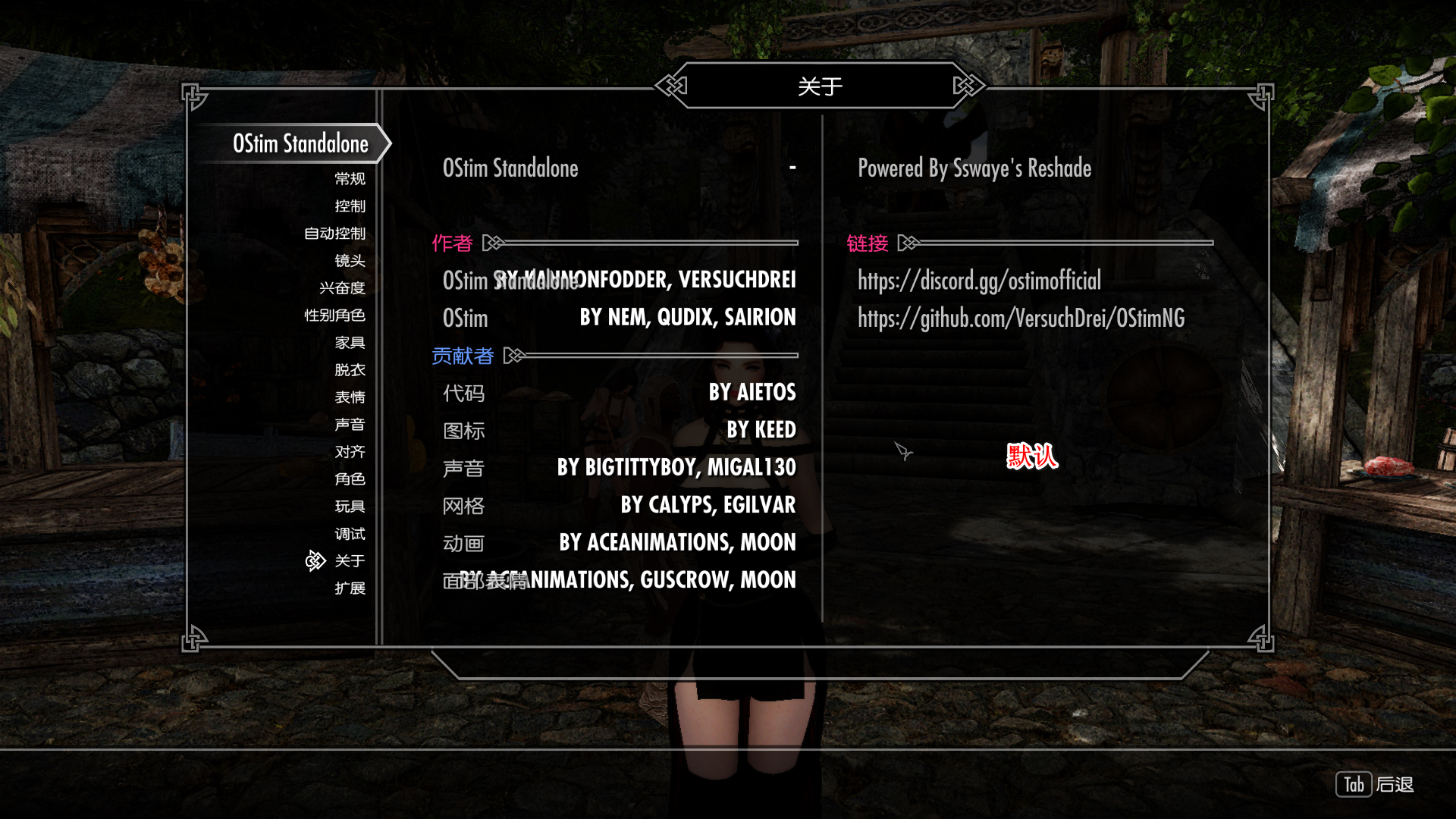Open the 对齐 settings page
This screenshot has width=1456, height=819.
350,452
